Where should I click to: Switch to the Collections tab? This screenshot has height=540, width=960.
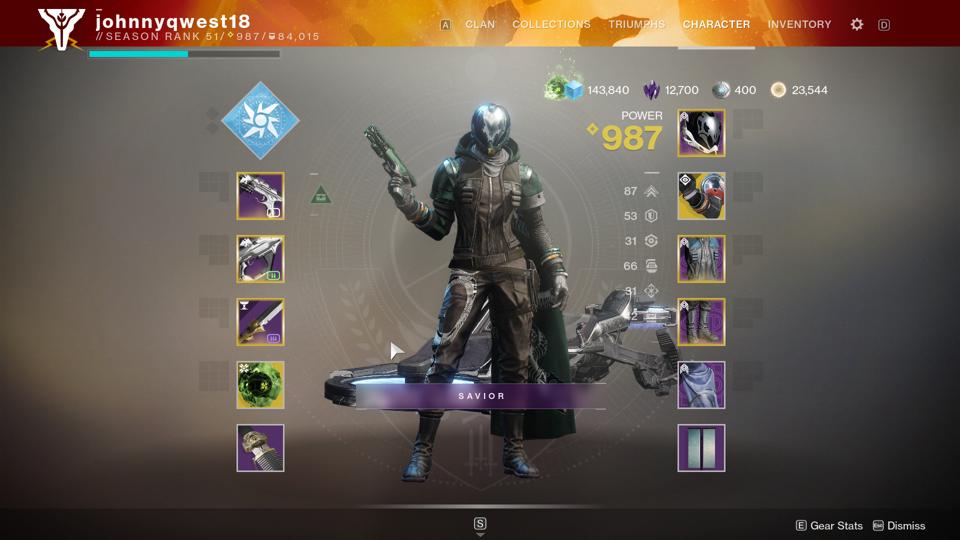551,24
